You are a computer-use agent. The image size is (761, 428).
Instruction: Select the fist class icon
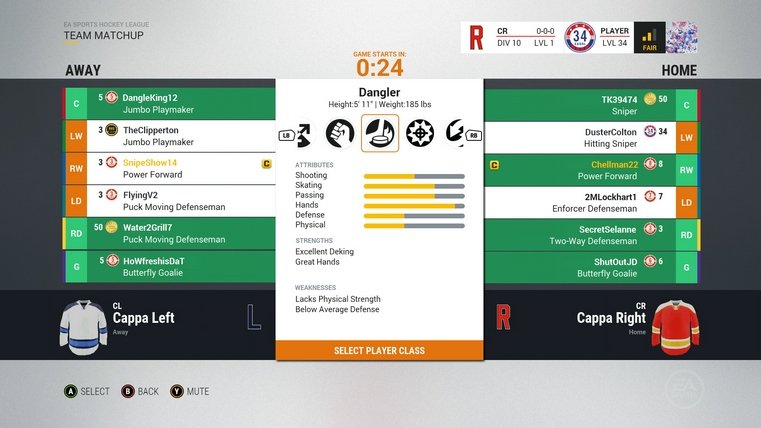pyautogui.click(x=341, y=133)
